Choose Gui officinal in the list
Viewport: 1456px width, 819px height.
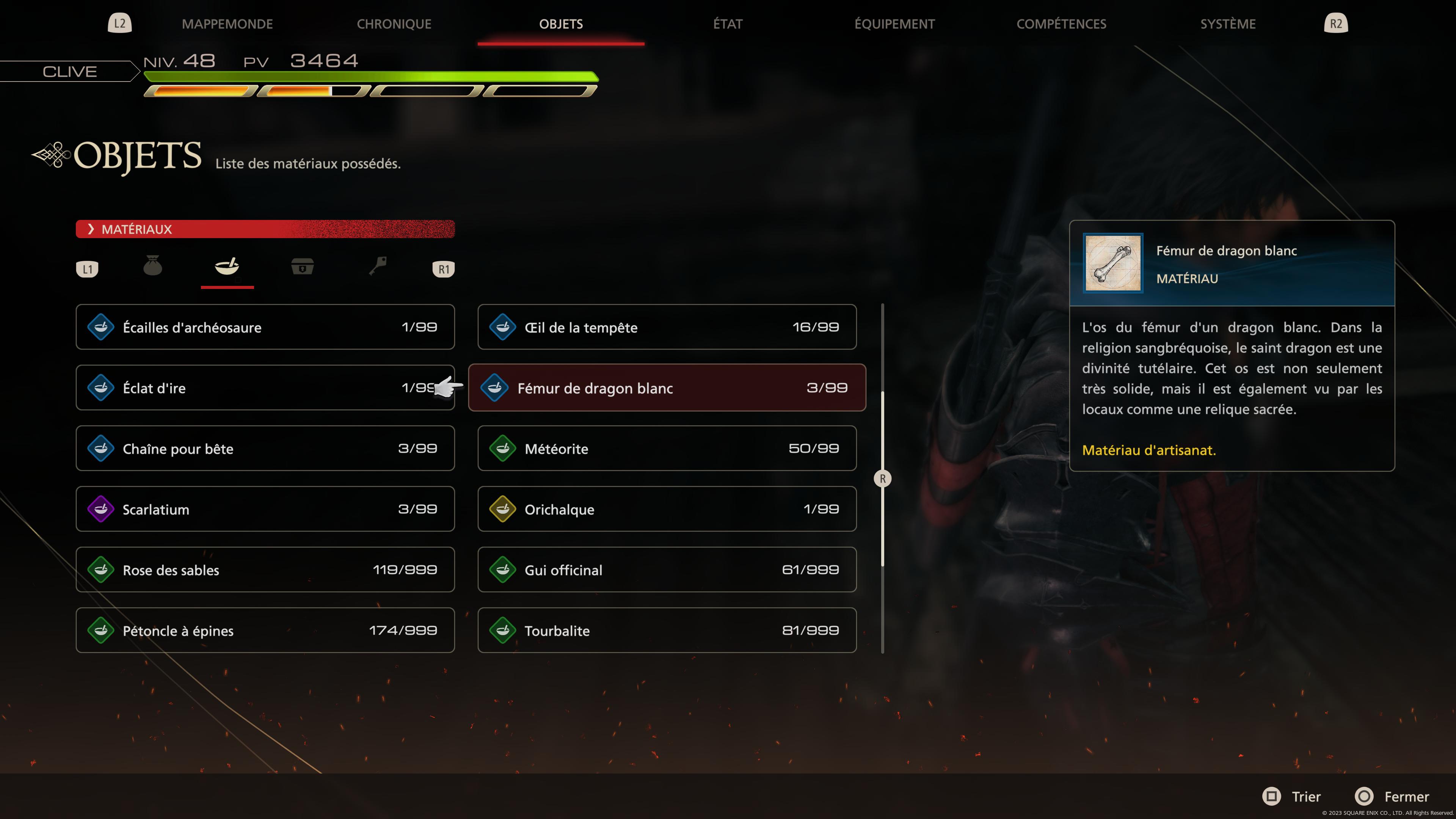pyautogui.click(x=667, y=570)
